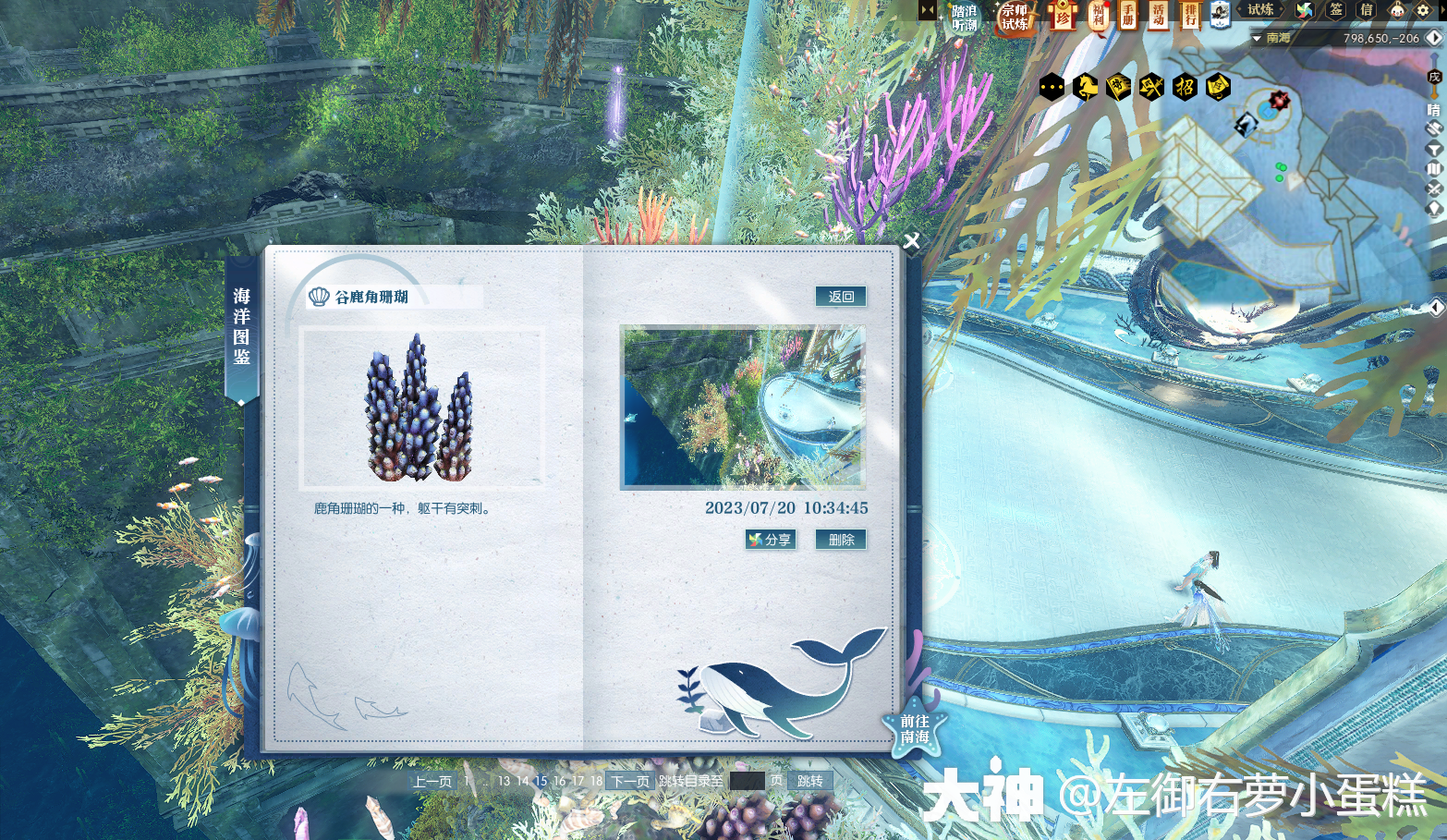This screenshot has height=840, width=1447.
Task: Select 试炼 in the top menu bar
Action: point(1259,10)
